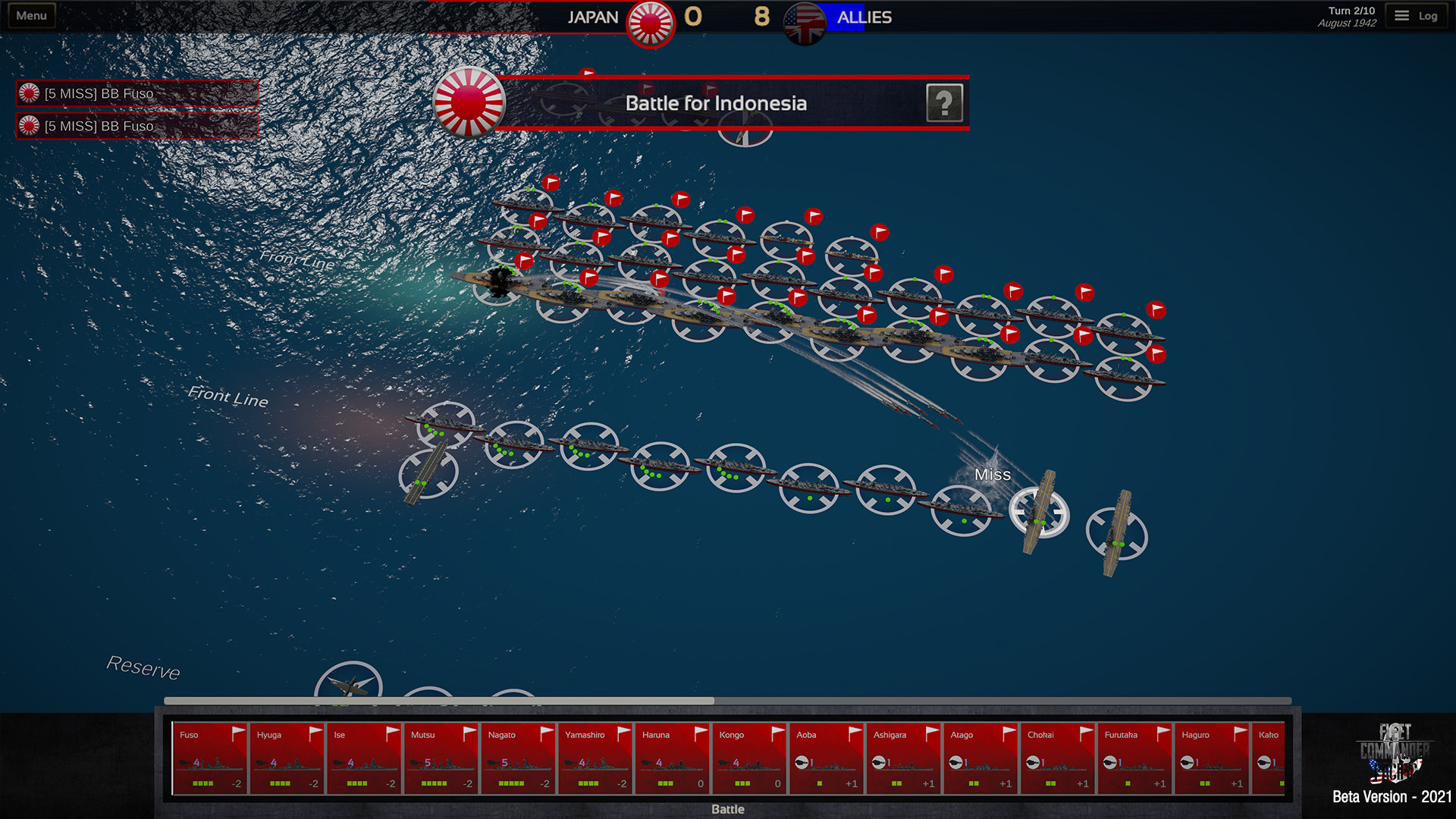The height and width of the screenshot is (819, 1456).
Task: Click the targeting reticle near the Miss carrier
Action: [1040, 513]
